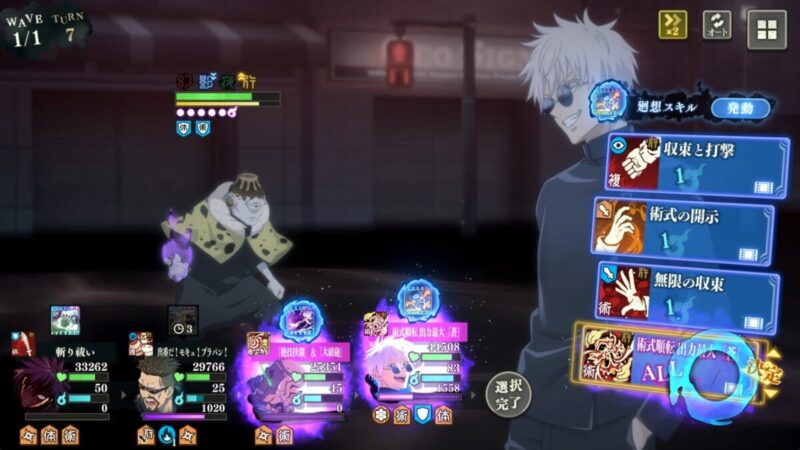
Task: Choose the highlighted ALL-target ultimate skill card
Action: pyautogui.click(x=670, y=362)
